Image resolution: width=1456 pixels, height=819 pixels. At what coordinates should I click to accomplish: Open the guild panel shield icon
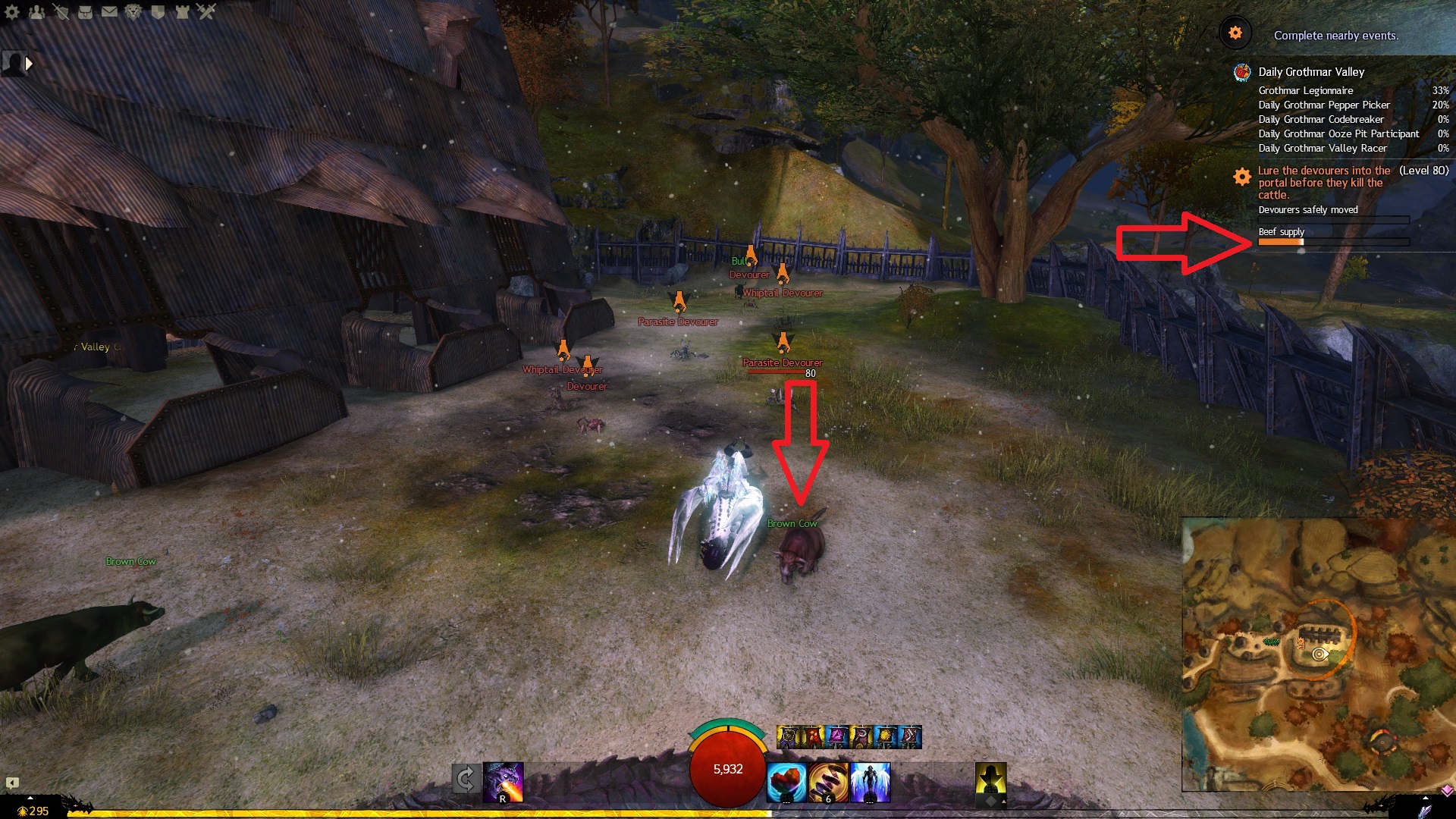point(158,11)
